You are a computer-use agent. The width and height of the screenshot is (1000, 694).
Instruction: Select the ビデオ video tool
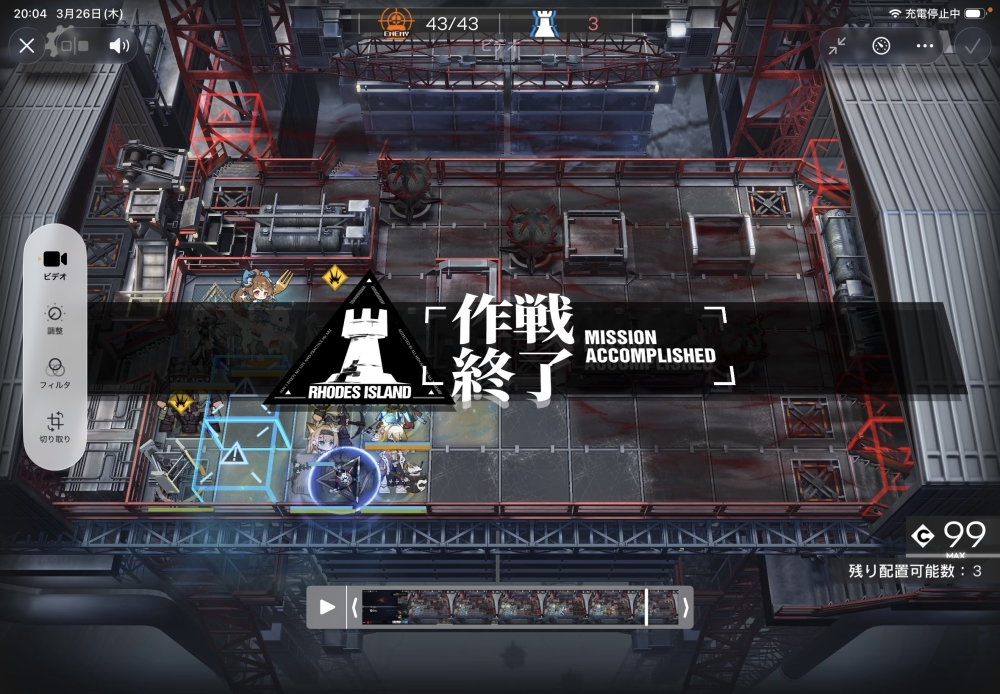[x=55, y=263]
